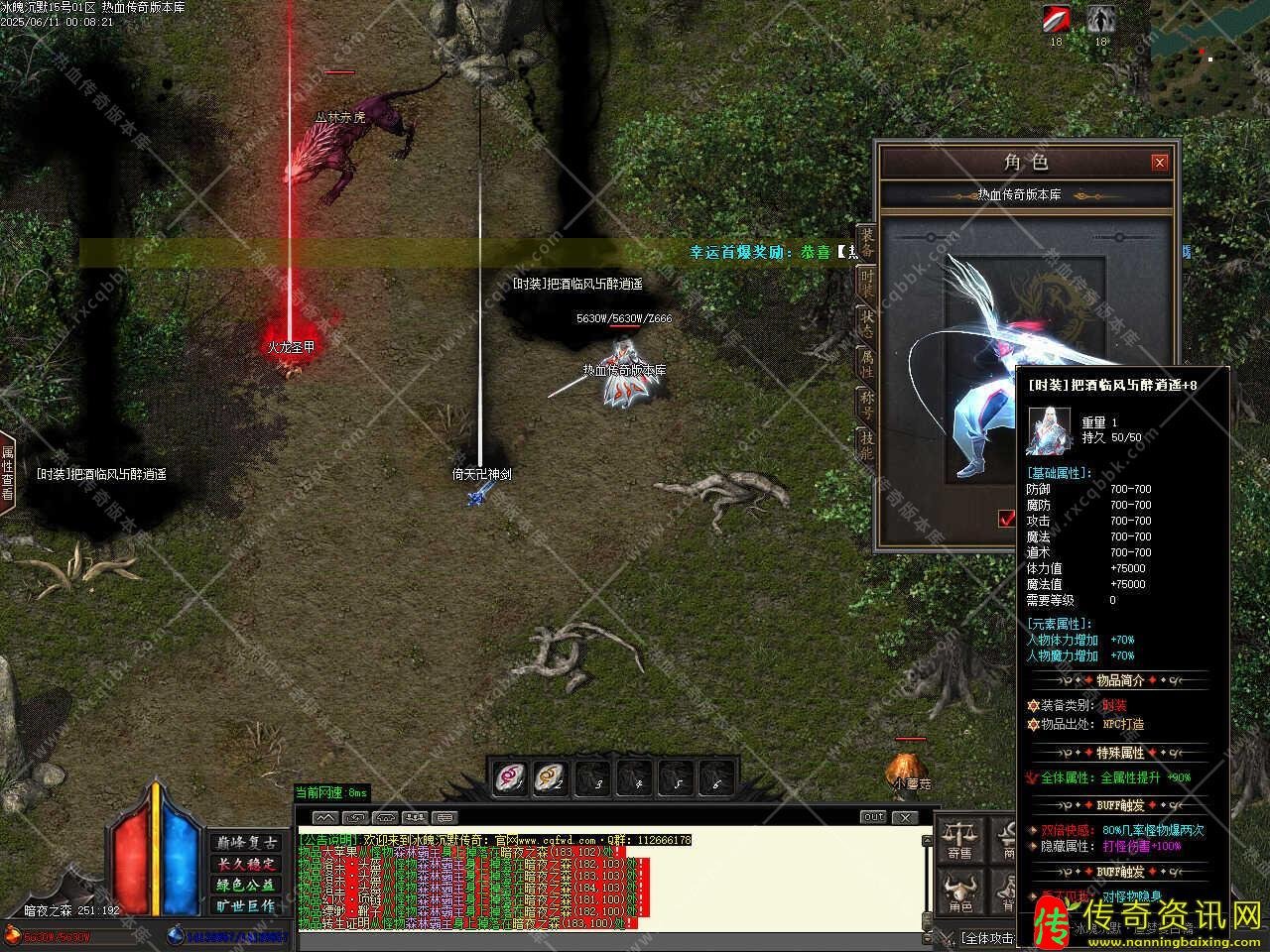Open the 时装 fashion tab
This screenshot has height=952, width=1270.
coord(866,283)
